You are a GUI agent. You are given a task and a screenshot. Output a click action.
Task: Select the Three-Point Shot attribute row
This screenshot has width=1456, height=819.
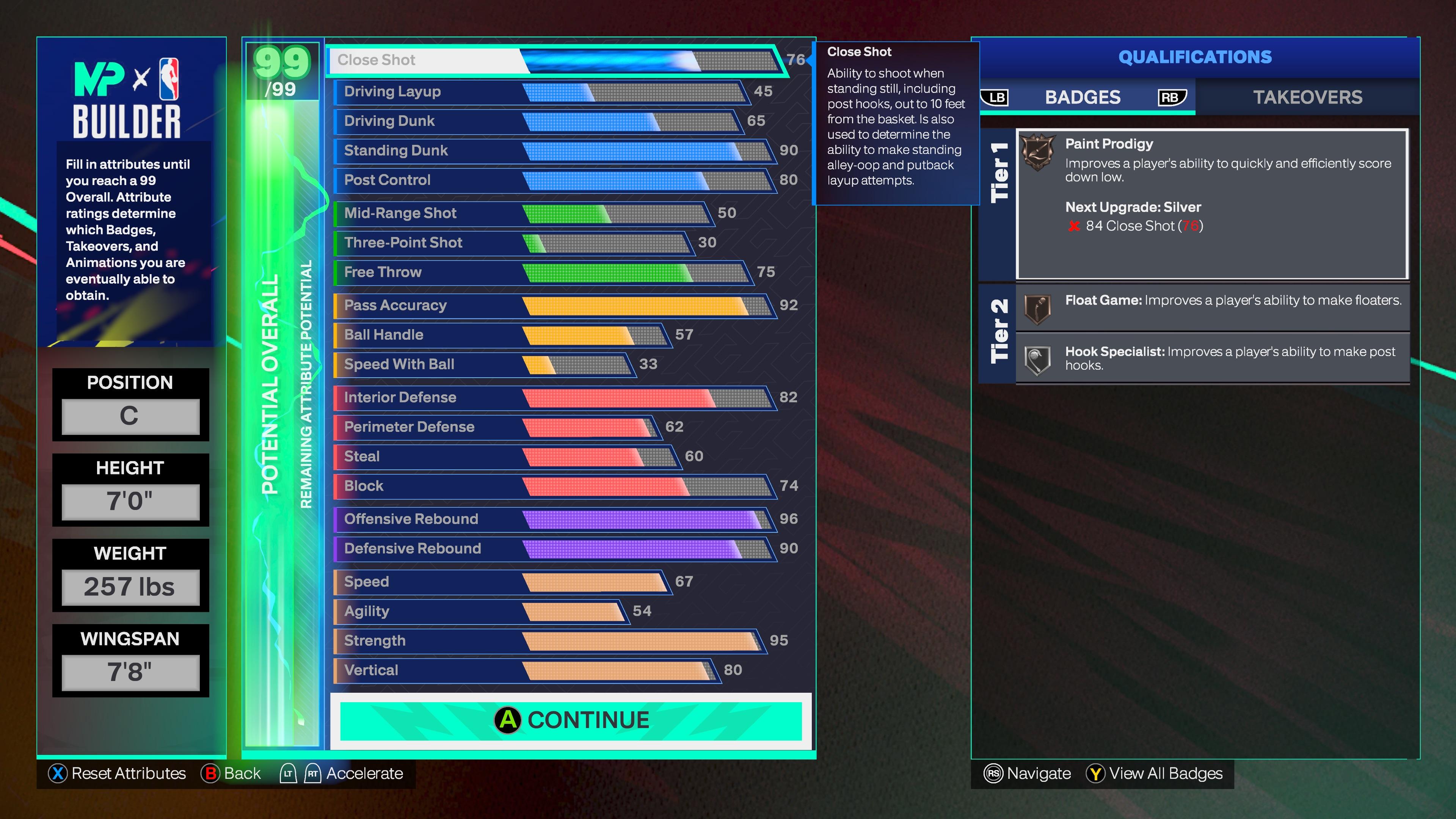click(x=515, y=243)
